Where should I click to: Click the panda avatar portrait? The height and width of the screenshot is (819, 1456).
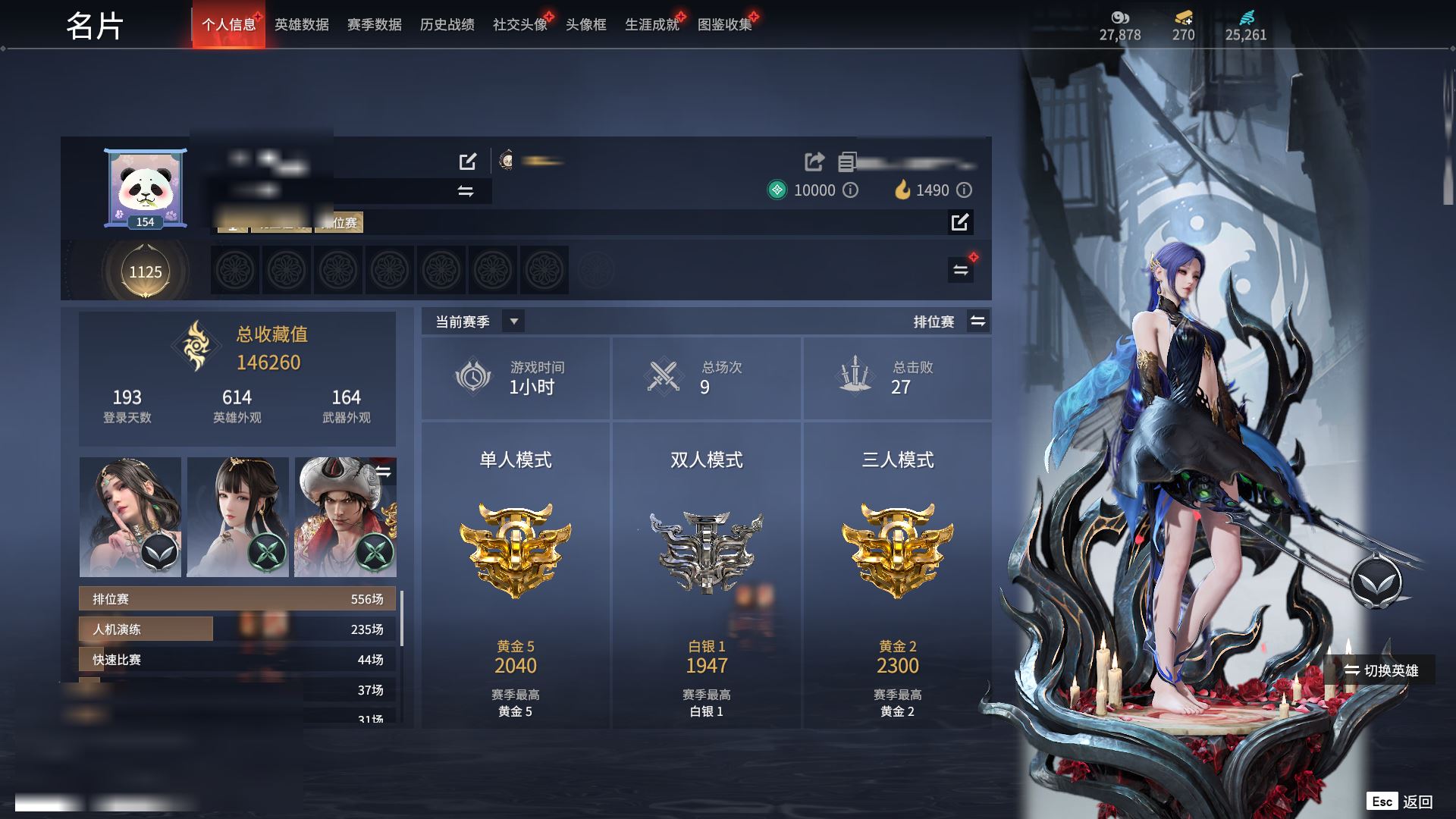click(146, 187)
